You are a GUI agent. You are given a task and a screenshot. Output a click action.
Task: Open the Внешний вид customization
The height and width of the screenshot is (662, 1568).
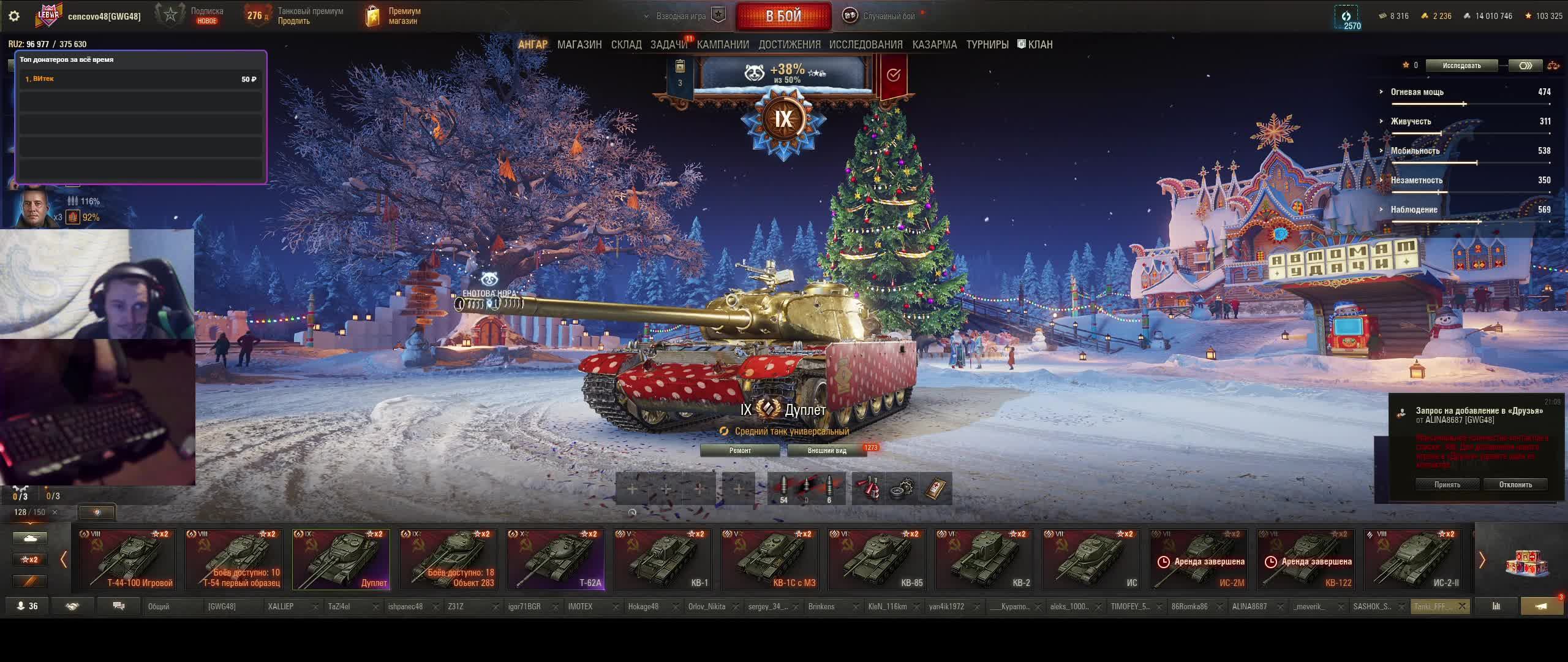coord(827,451)
